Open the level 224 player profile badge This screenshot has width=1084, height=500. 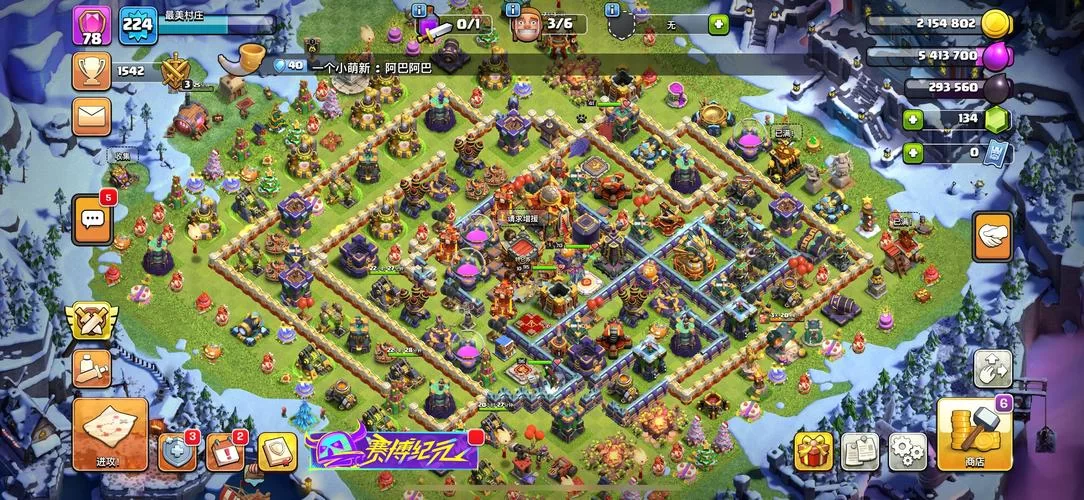pos(138,26)
